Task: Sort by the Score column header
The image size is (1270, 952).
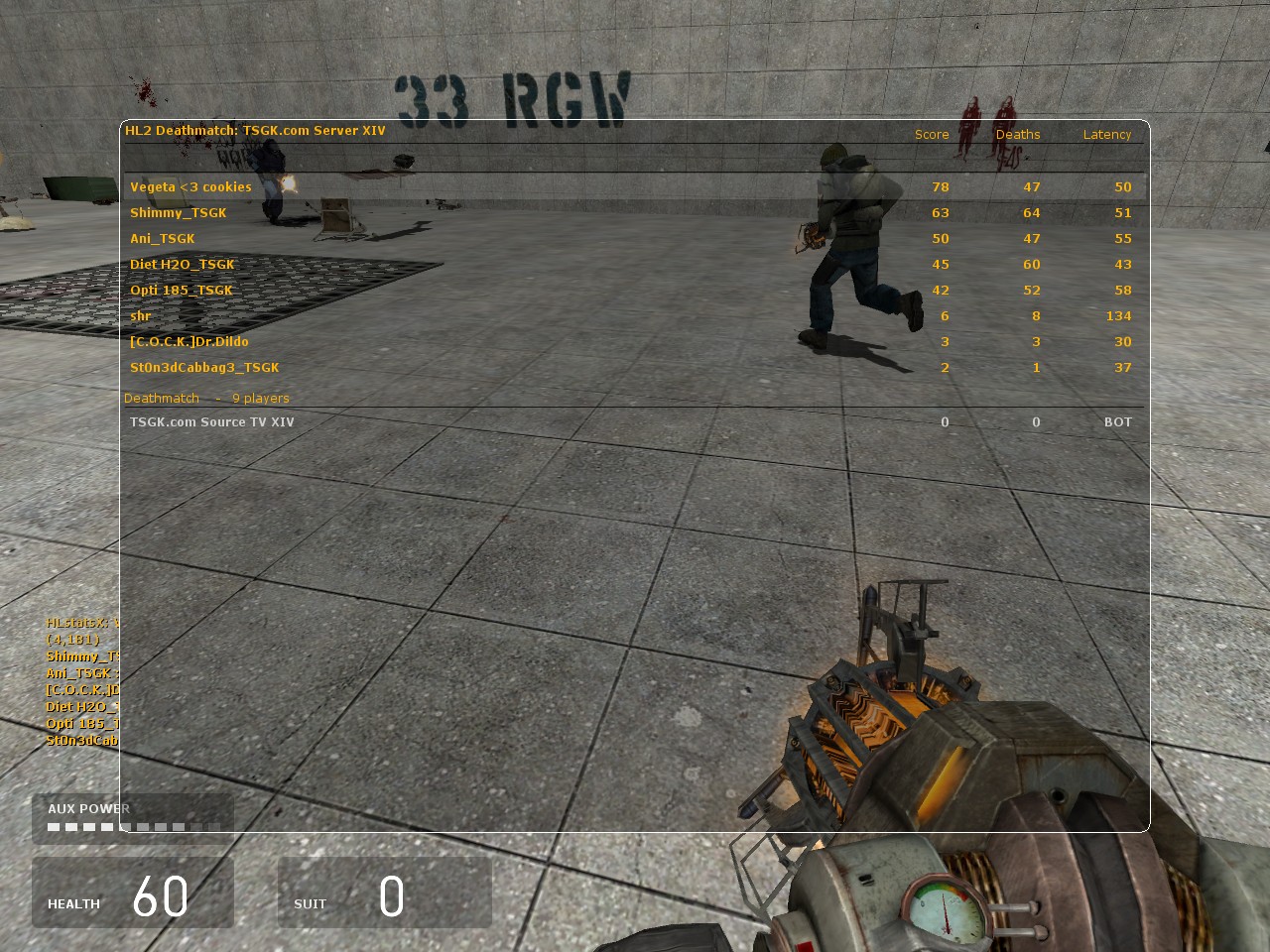Action: tap(932, 134)
